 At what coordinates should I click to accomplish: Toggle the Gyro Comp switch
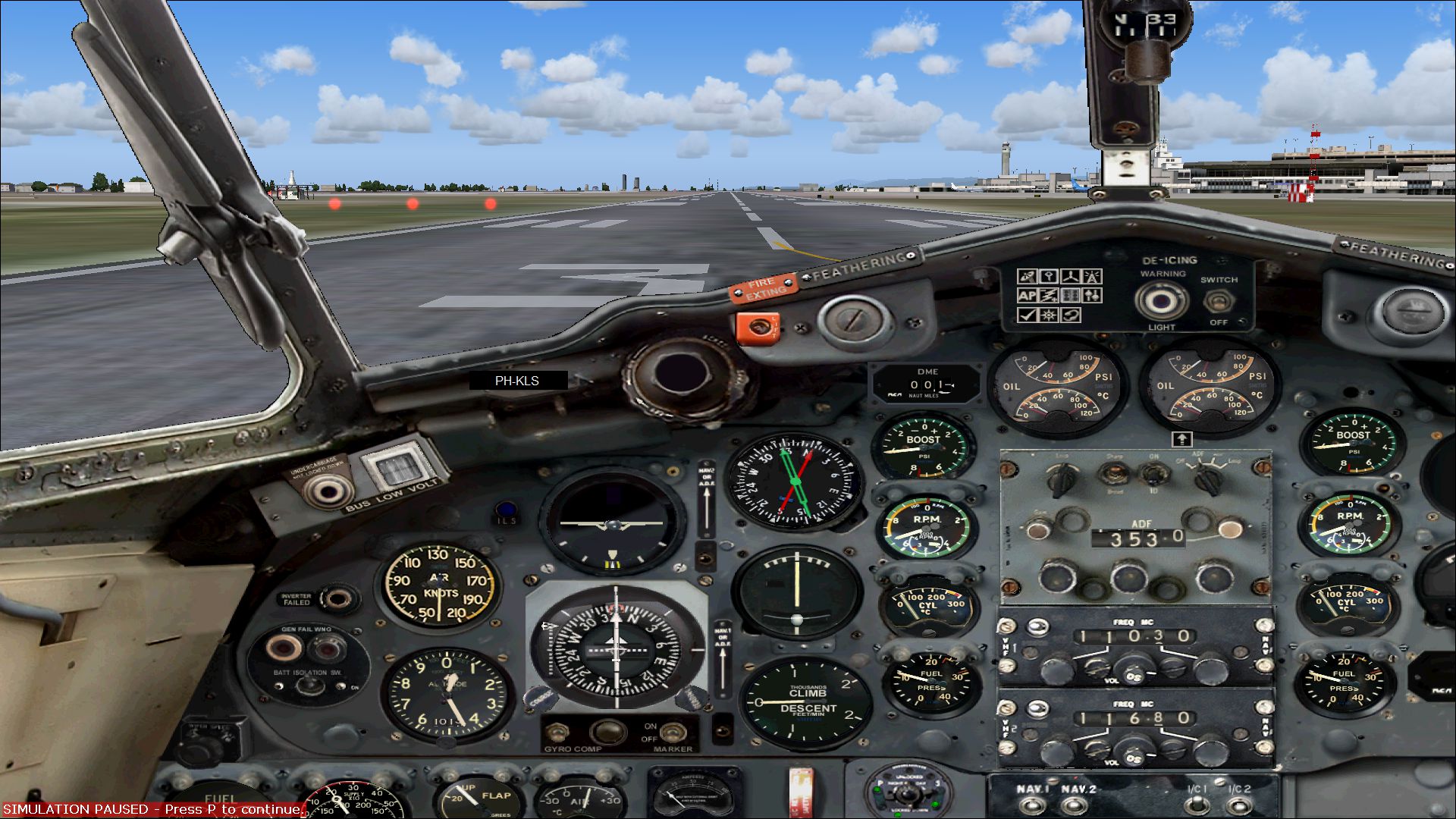558,732
